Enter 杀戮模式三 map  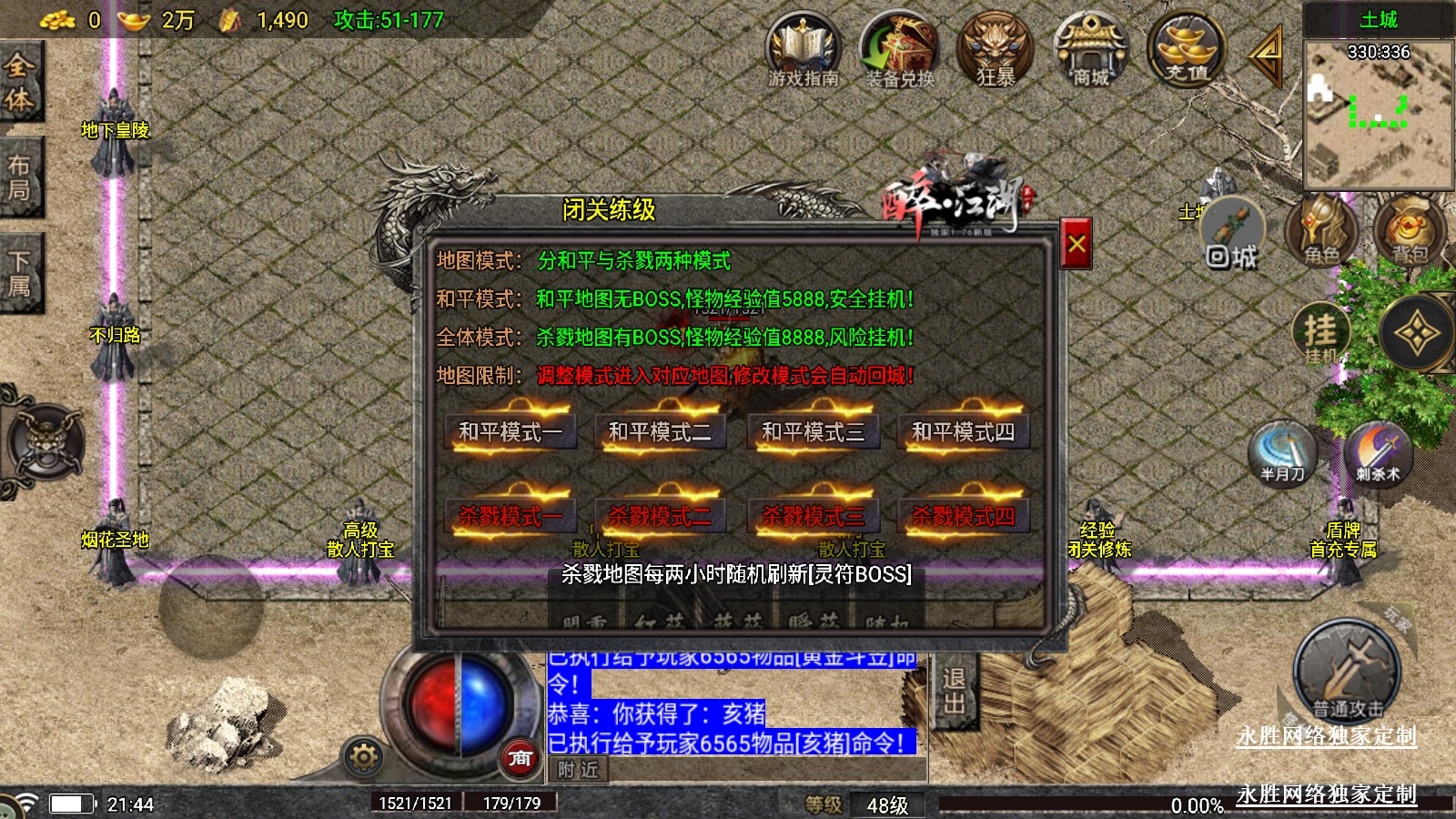pyautogui.click(x=813, y=516)
